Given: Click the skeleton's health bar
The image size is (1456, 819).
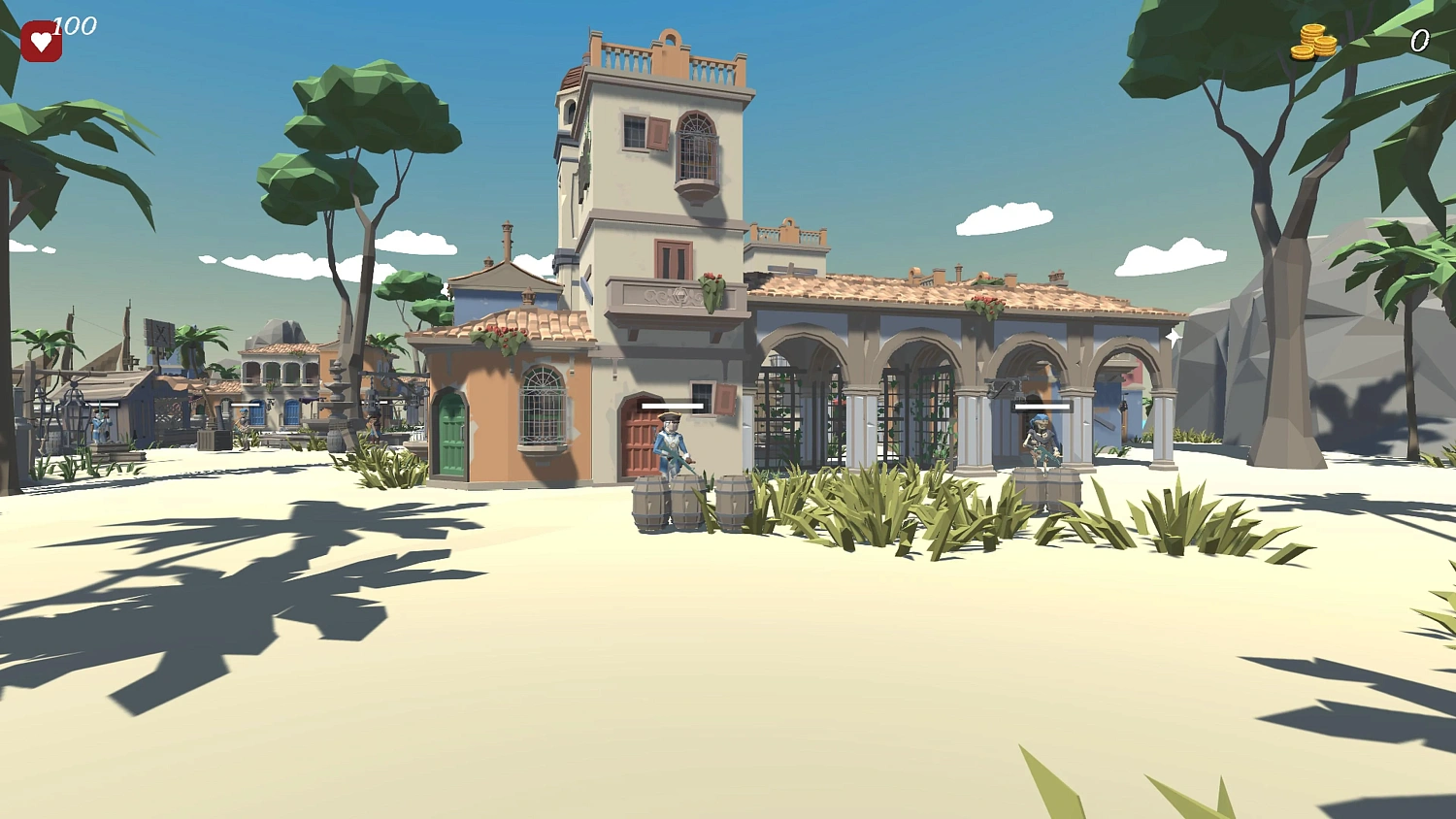Looking at the screenshot, I should click(x=1043, y=409).
